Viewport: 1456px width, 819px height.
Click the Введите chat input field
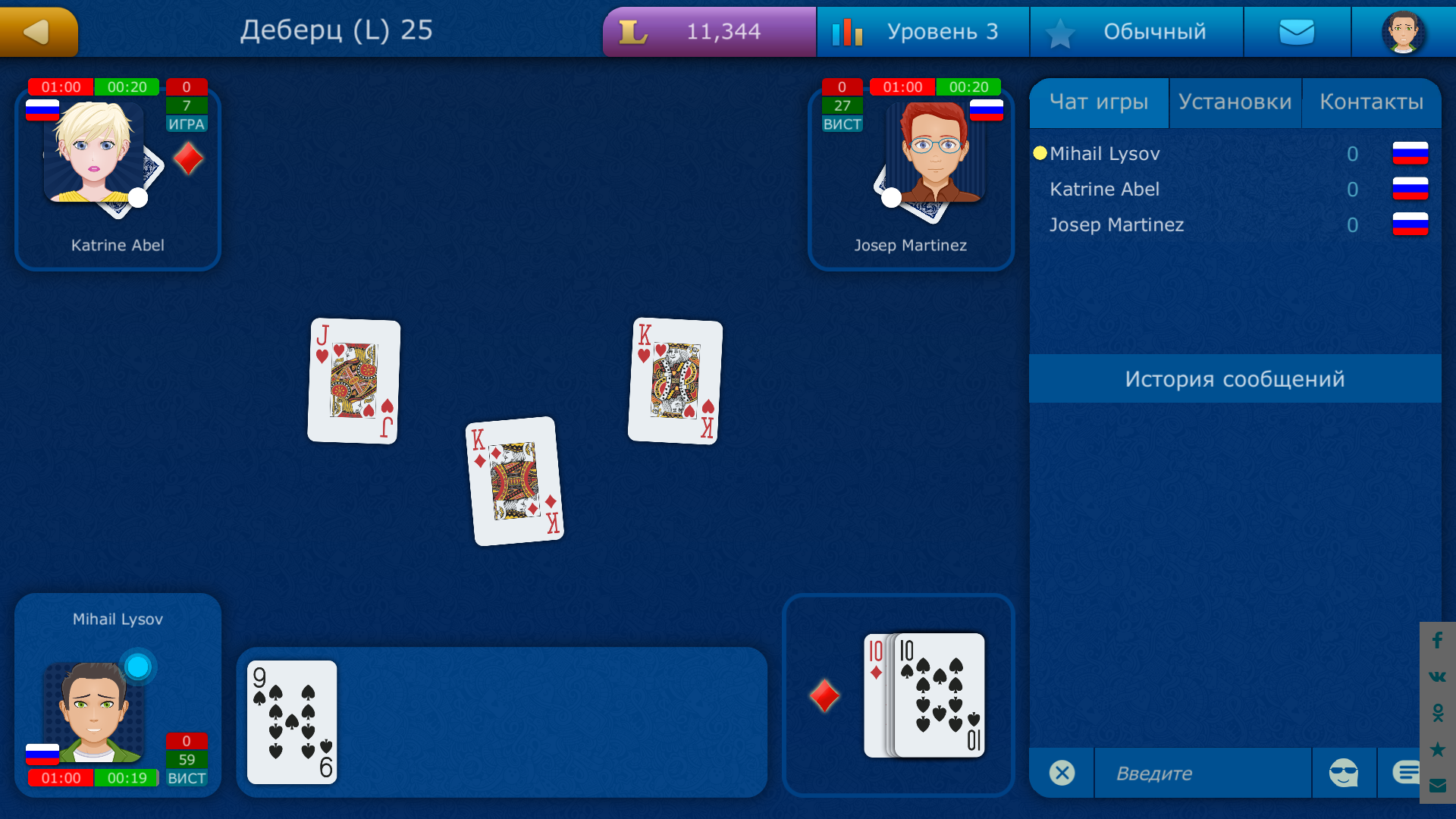1202,773
